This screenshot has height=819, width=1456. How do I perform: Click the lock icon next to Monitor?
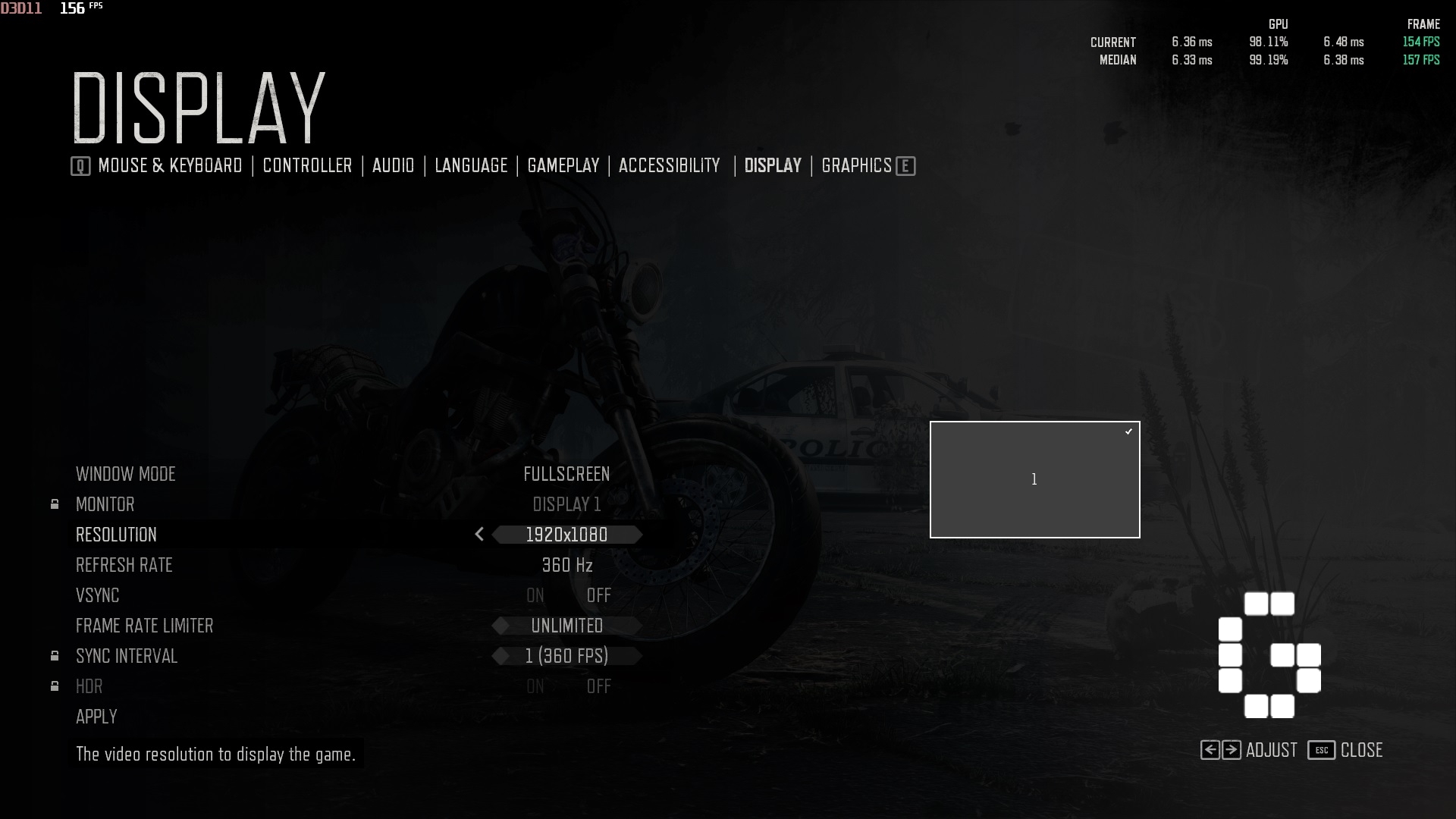click(x=54, y=504)
